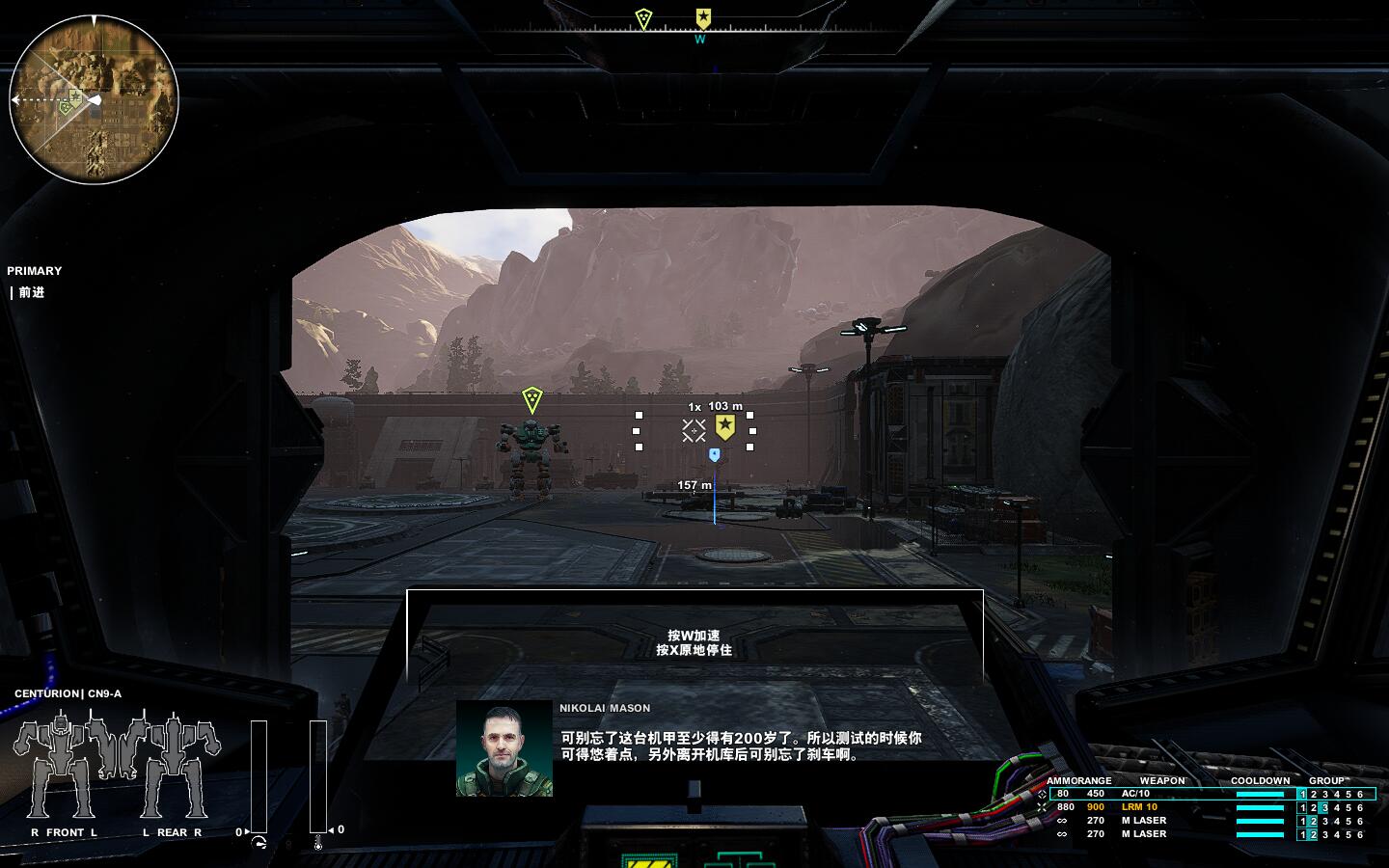Select the 前进 primary objective entry
Image resolution: width=1389 pixels, height=868 pixels.
[32, 292]
